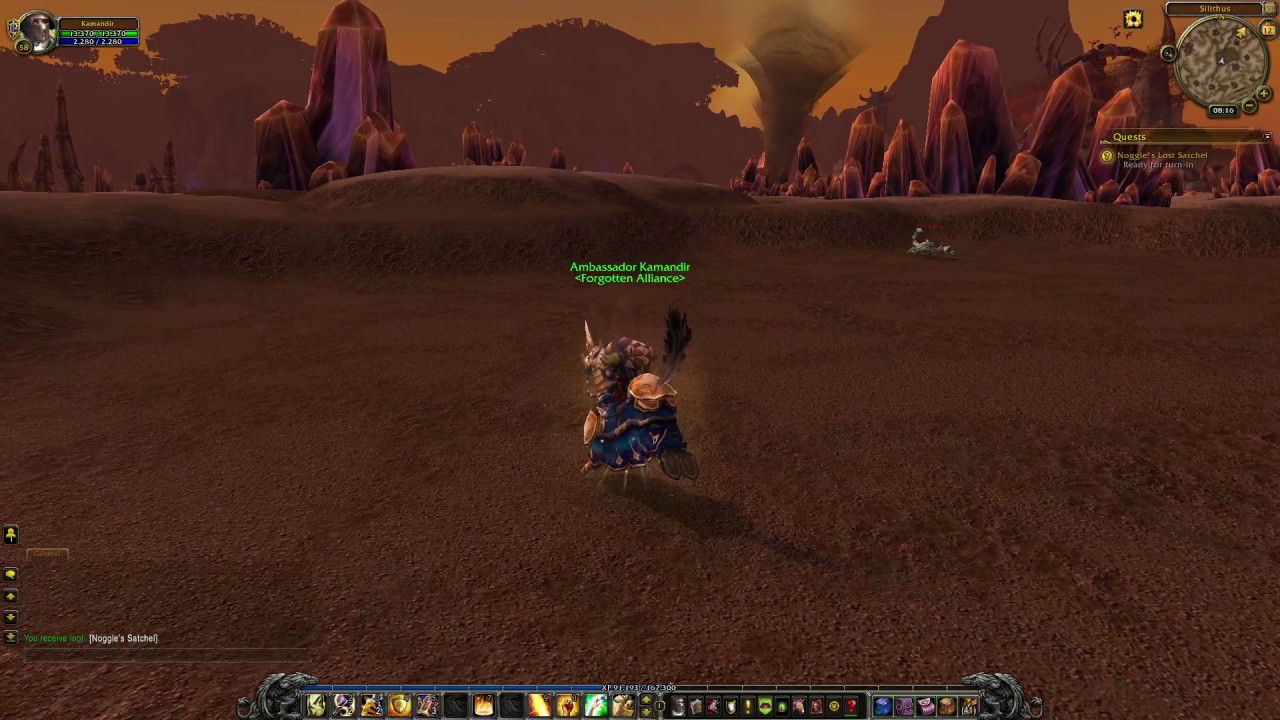
Task: Click the Silithus minimap
Action: click(x=1221, y=60)
